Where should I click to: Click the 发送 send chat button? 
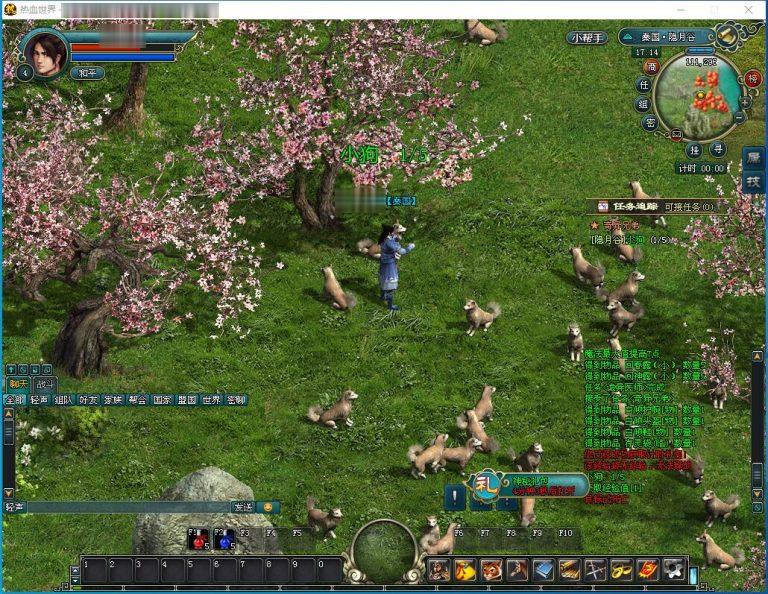tap(243, 507)
